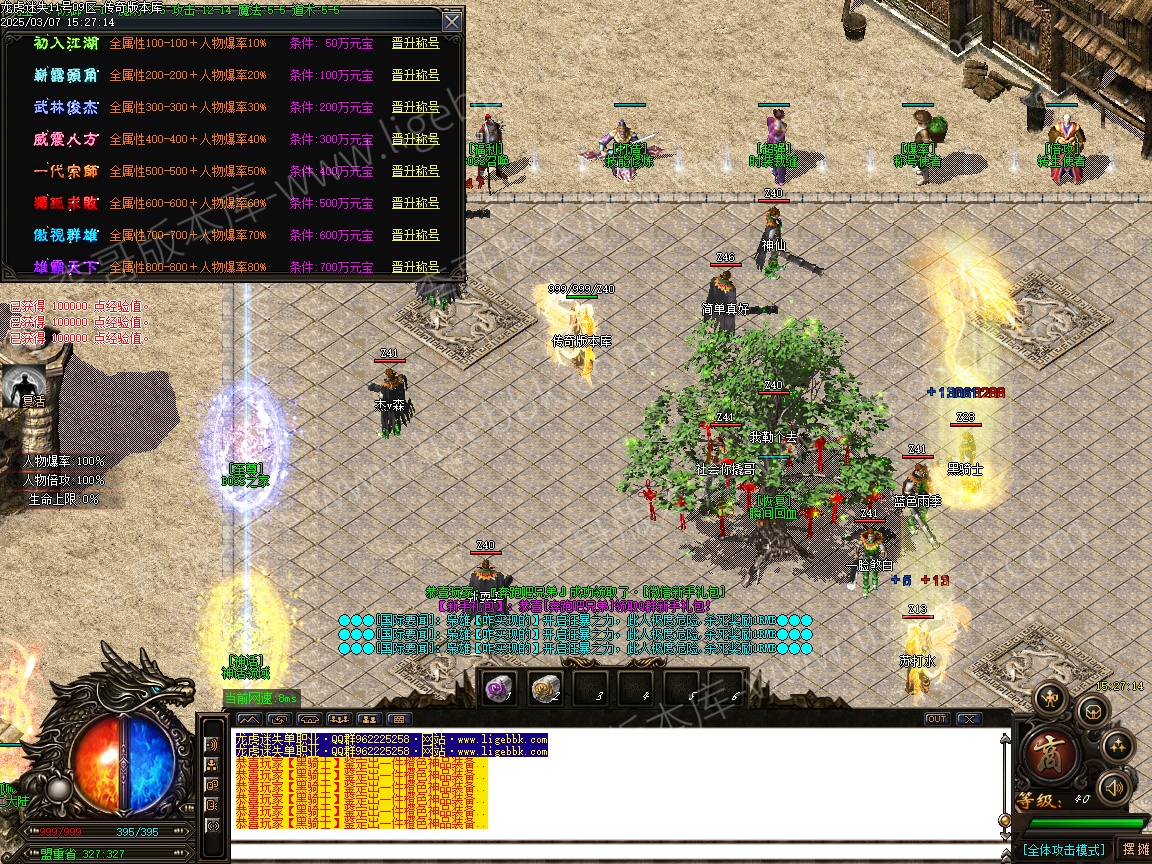
Task: Use the purple swirl item in hotbar slot 1
Action: coord(499,689)
